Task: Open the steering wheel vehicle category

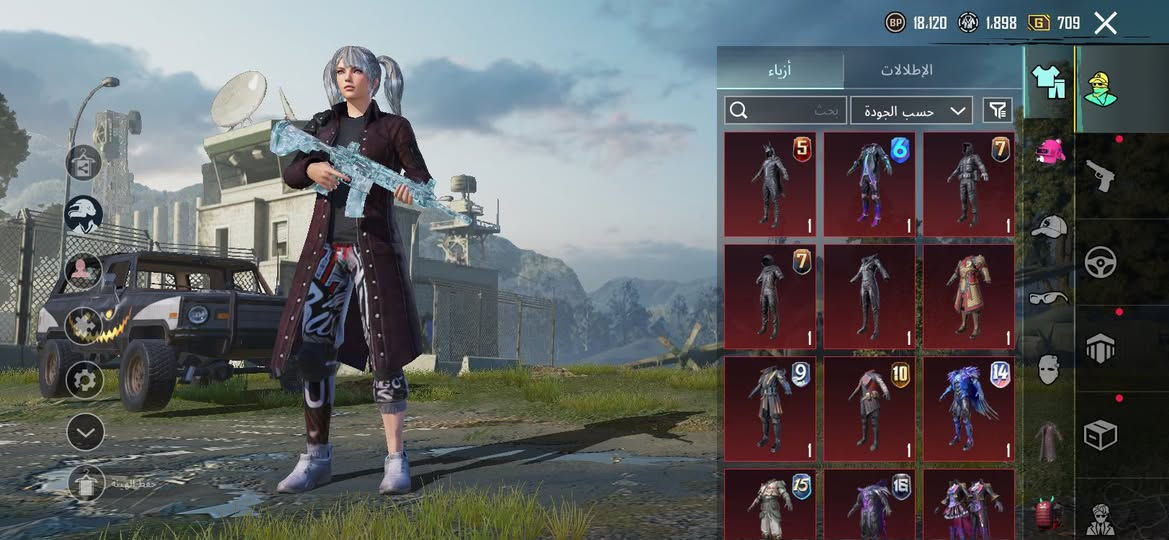Action: [x=1101, y=262]
